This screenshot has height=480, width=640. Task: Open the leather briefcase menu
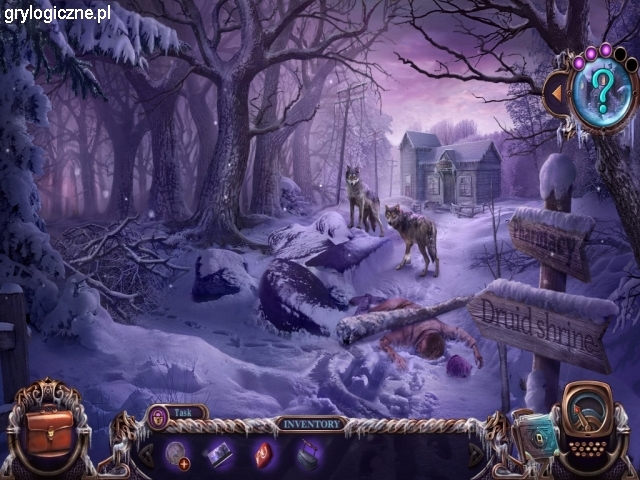[49, 427]
